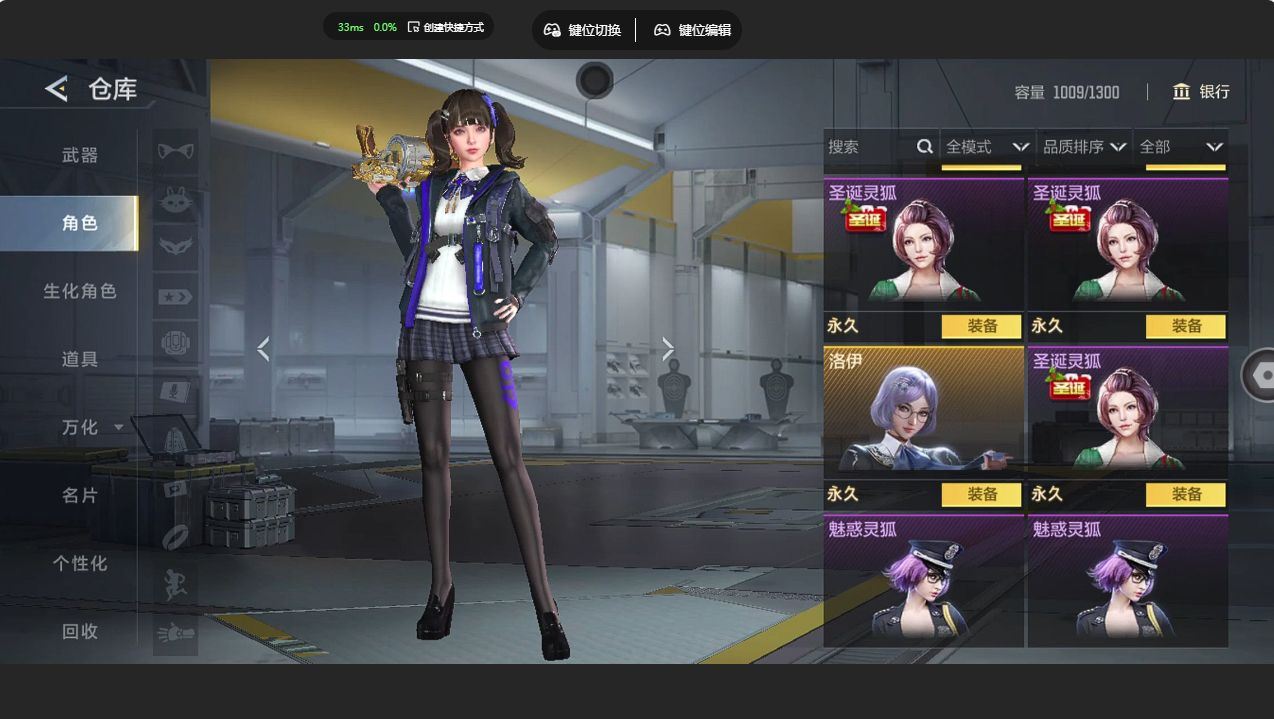The image size is (1274, 719).
Task: Open the 回收 recycle tab
Action: click(80, 631)
